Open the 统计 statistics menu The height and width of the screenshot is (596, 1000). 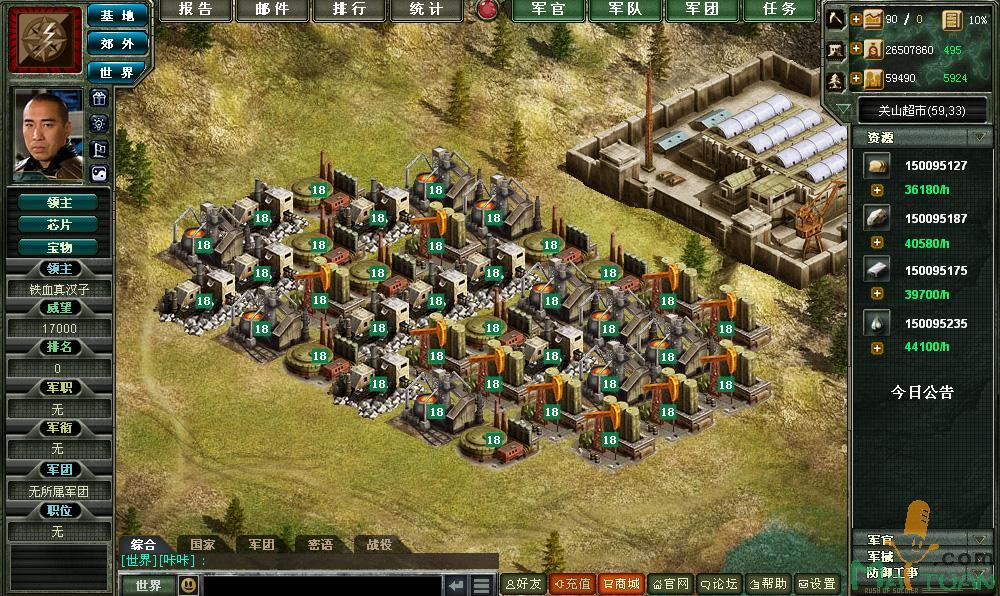point(426,10)
